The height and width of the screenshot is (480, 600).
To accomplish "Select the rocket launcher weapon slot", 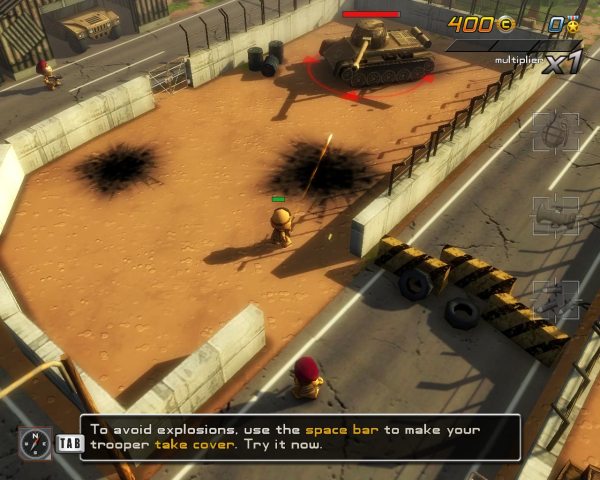I will [556, 215].
